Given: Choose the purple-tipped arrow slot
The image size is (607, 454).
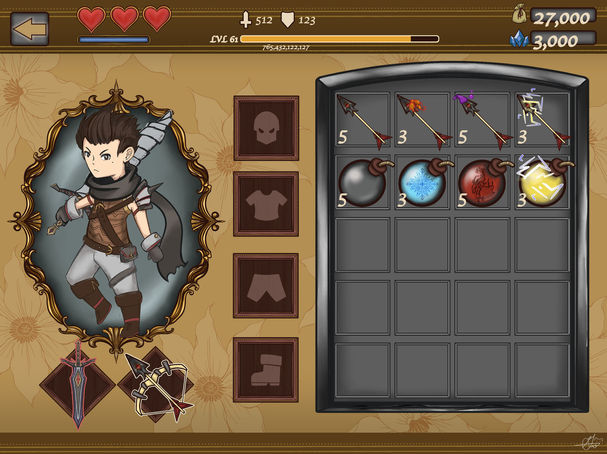Looking at the screenshot, I should (x=481, y=121).
